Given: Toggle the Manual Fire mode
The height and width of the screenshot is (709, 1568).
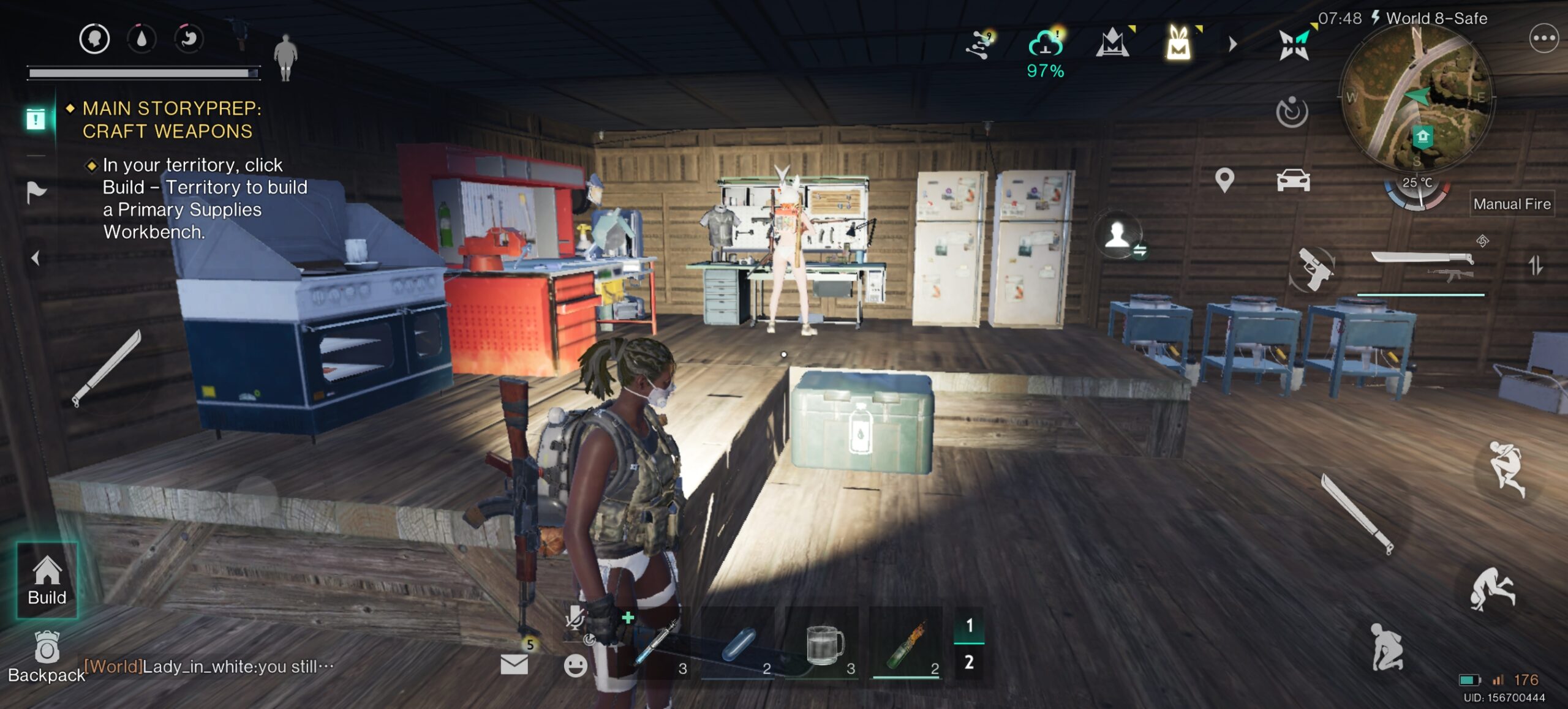Looking at the screenshot, I should tap(1511, 204).
